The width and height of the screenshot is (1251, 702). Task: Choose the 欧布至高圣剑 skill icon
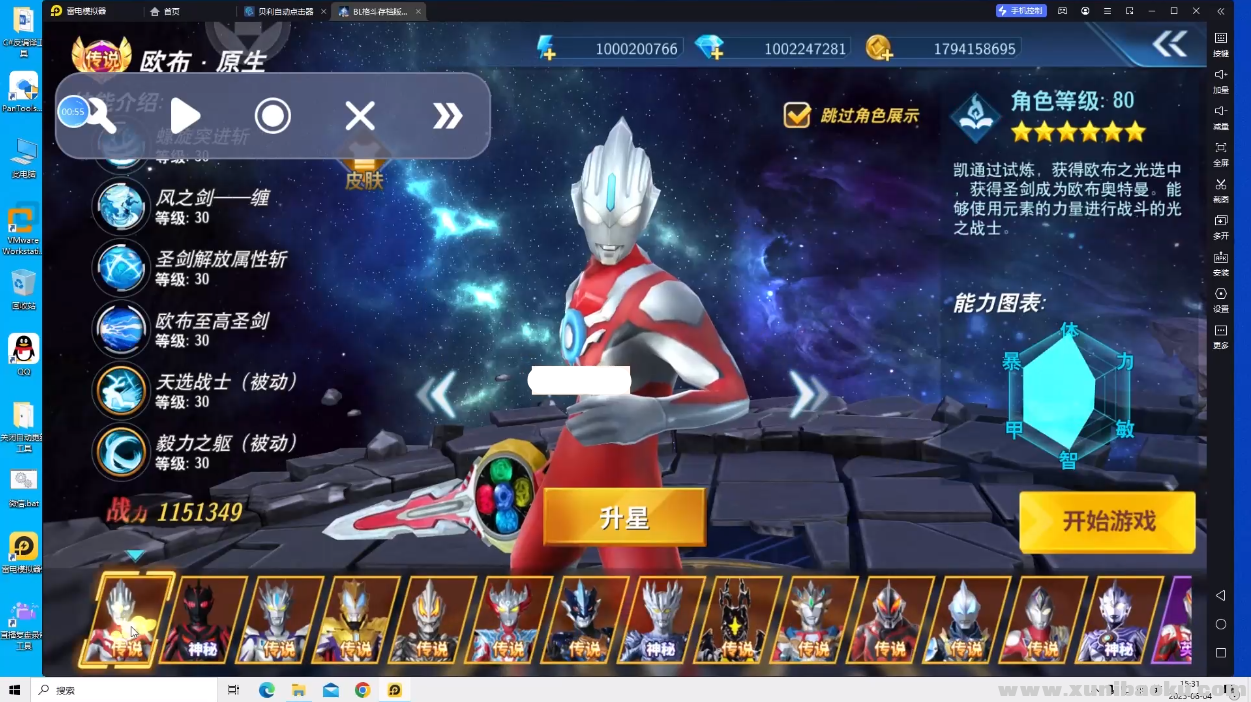121,329
